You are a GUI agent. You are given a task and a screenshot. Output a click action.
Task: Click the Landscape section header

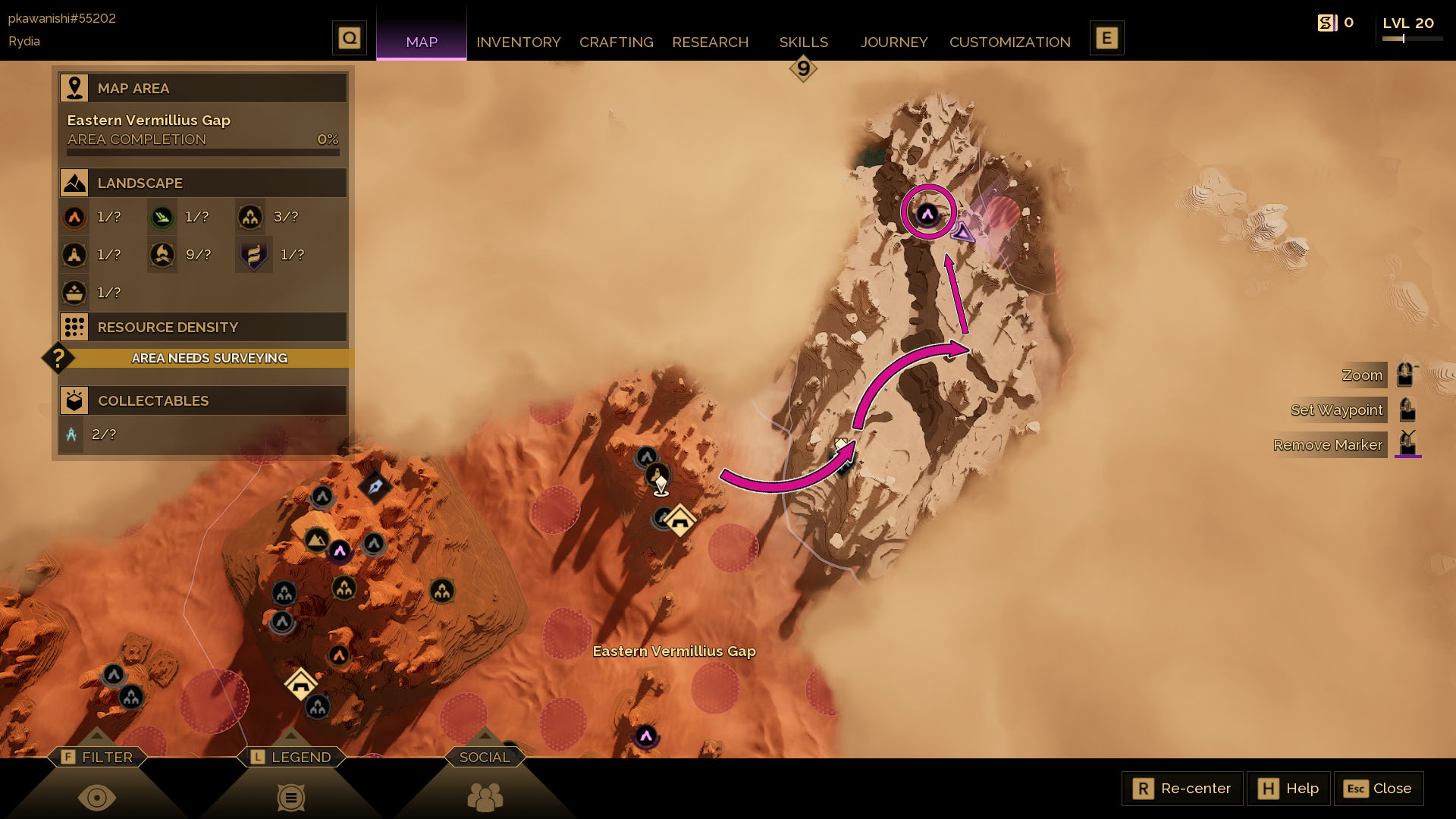coord(203,183)
